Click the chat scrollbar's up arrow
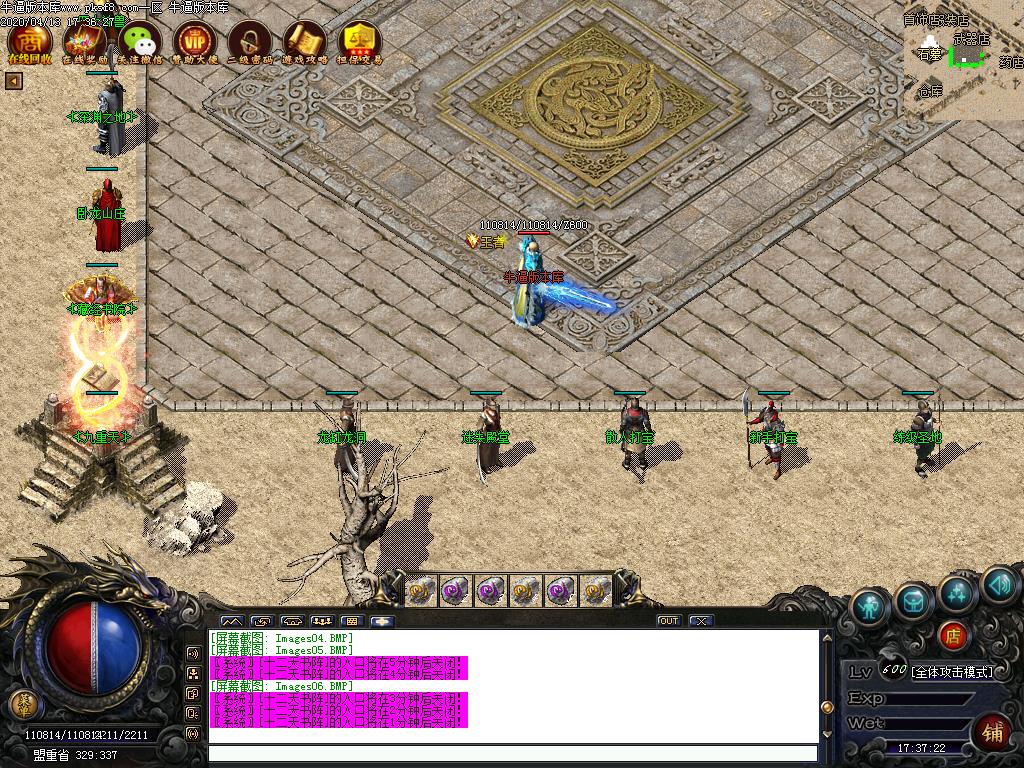Screen dimensions: 1024x768 click(826, 636)
